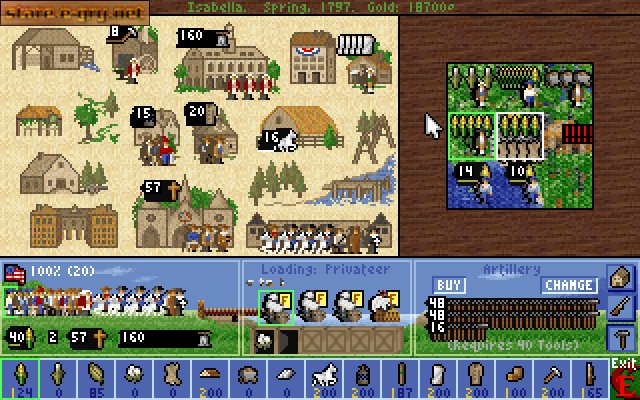Select the white-outlined colony center tile

[520, 136]
